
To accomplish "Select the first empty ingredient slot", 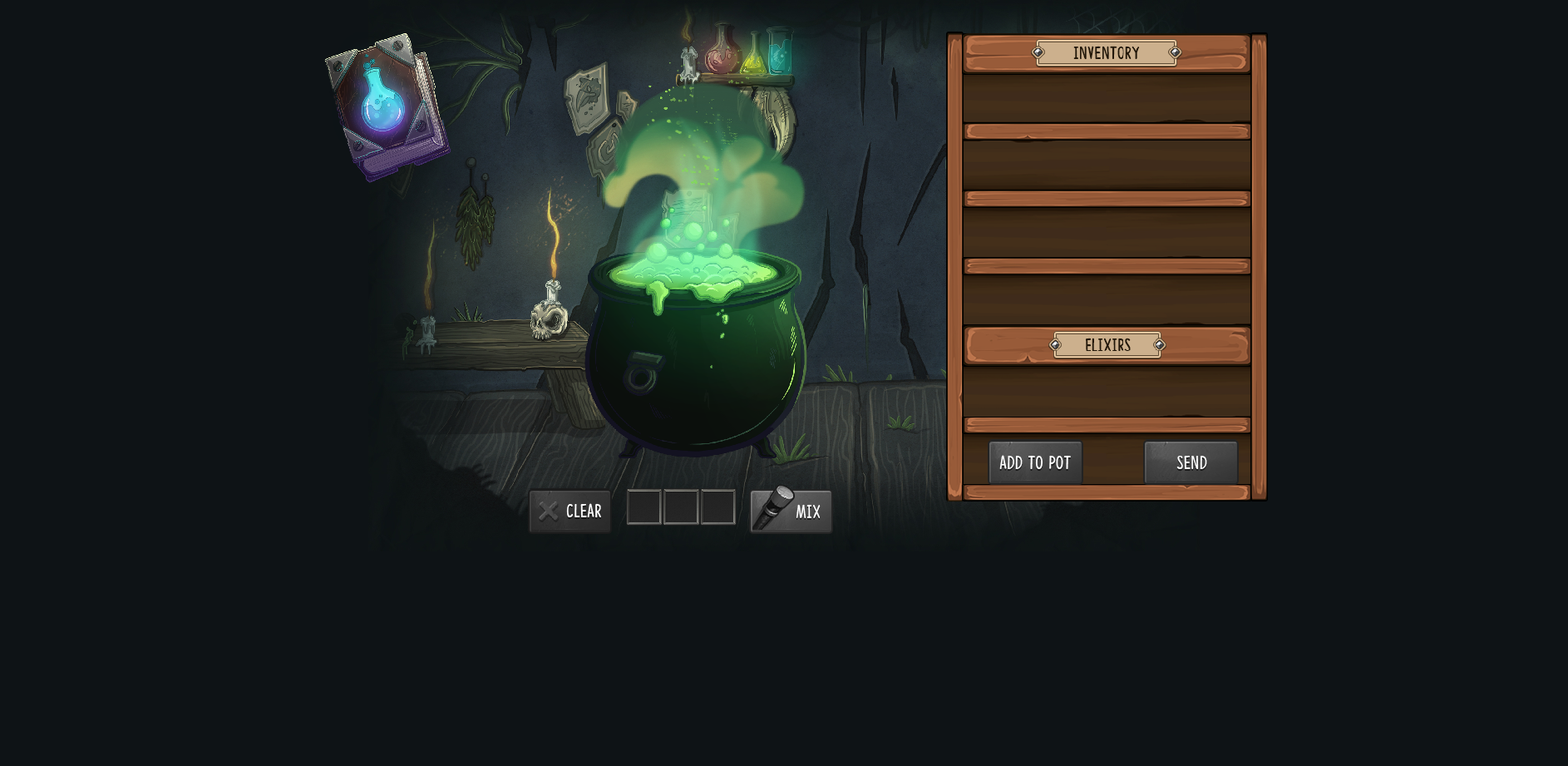I will tap(644, 507).
